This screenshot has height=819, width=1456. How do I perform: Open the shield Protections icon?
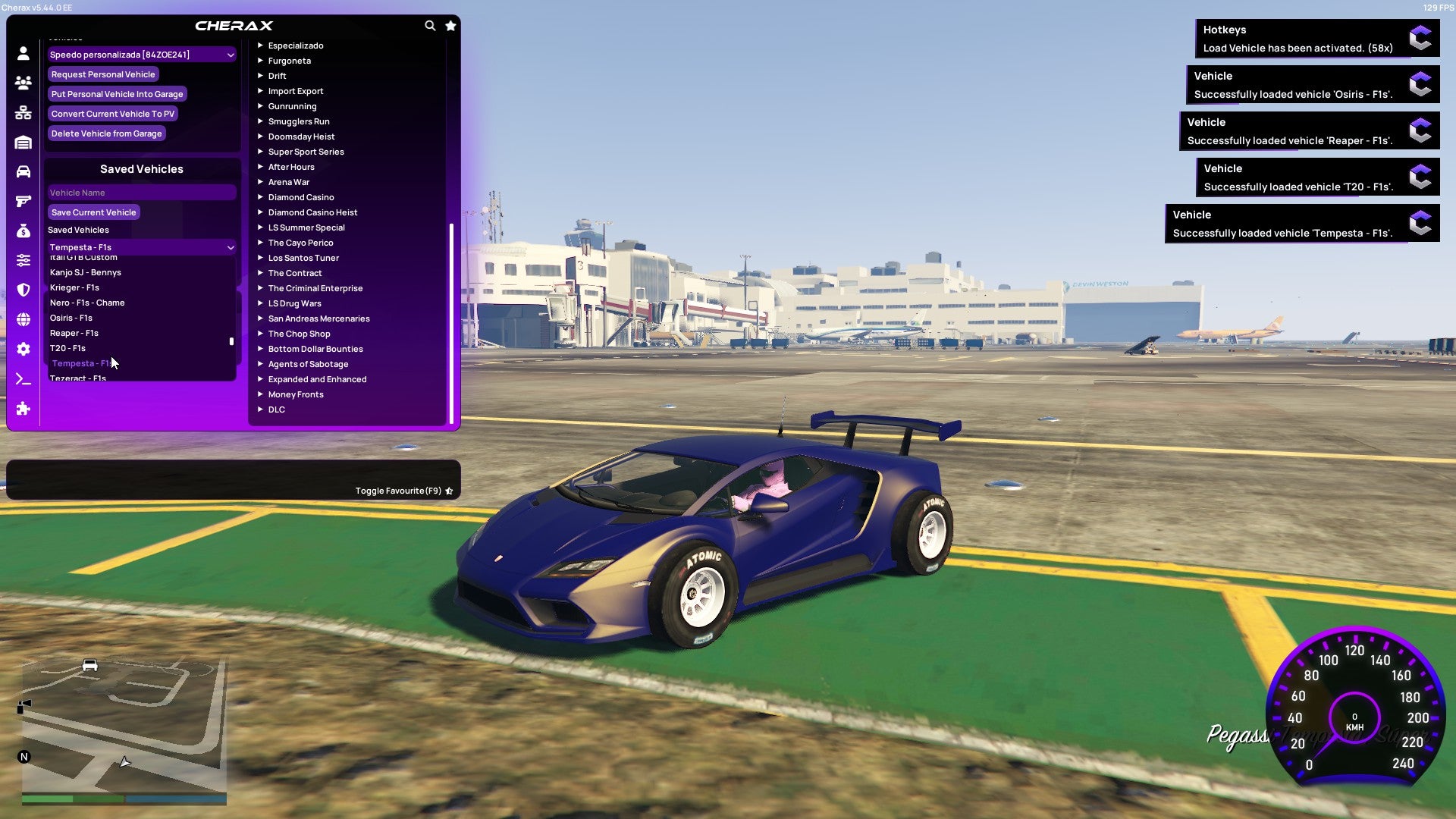click(x=23, y=290)
